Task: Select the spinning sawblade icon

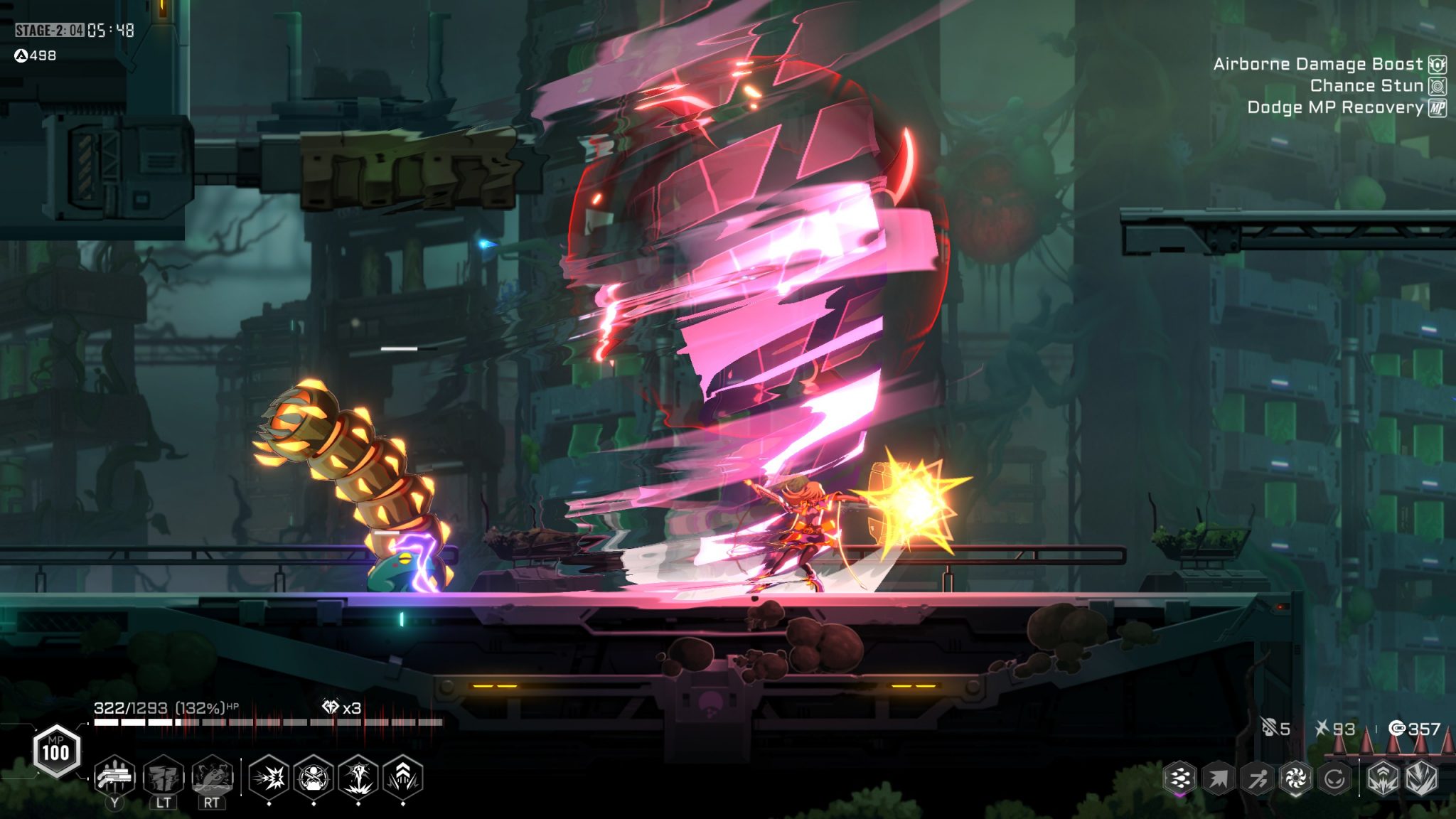Action: click(x=1295, y=778)
